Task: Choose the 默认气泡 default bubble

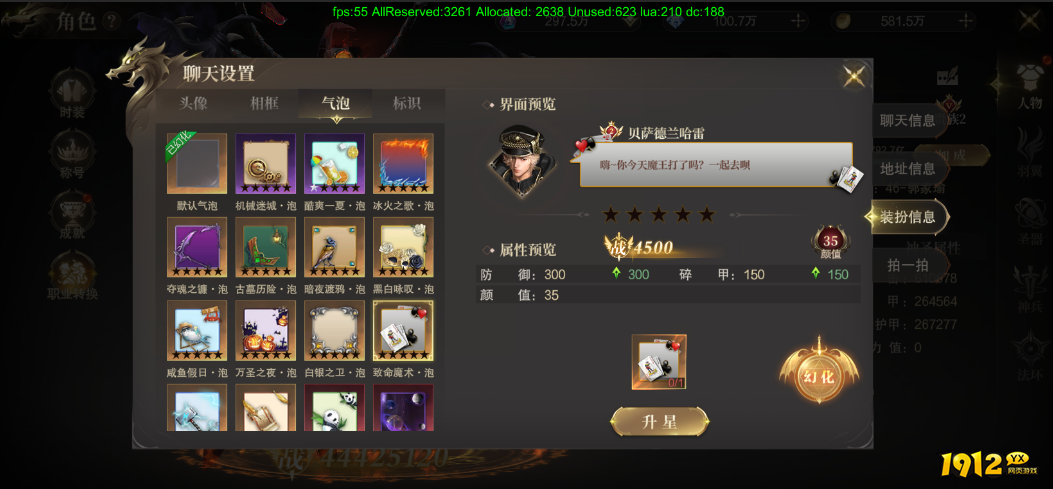Action: 197,164
